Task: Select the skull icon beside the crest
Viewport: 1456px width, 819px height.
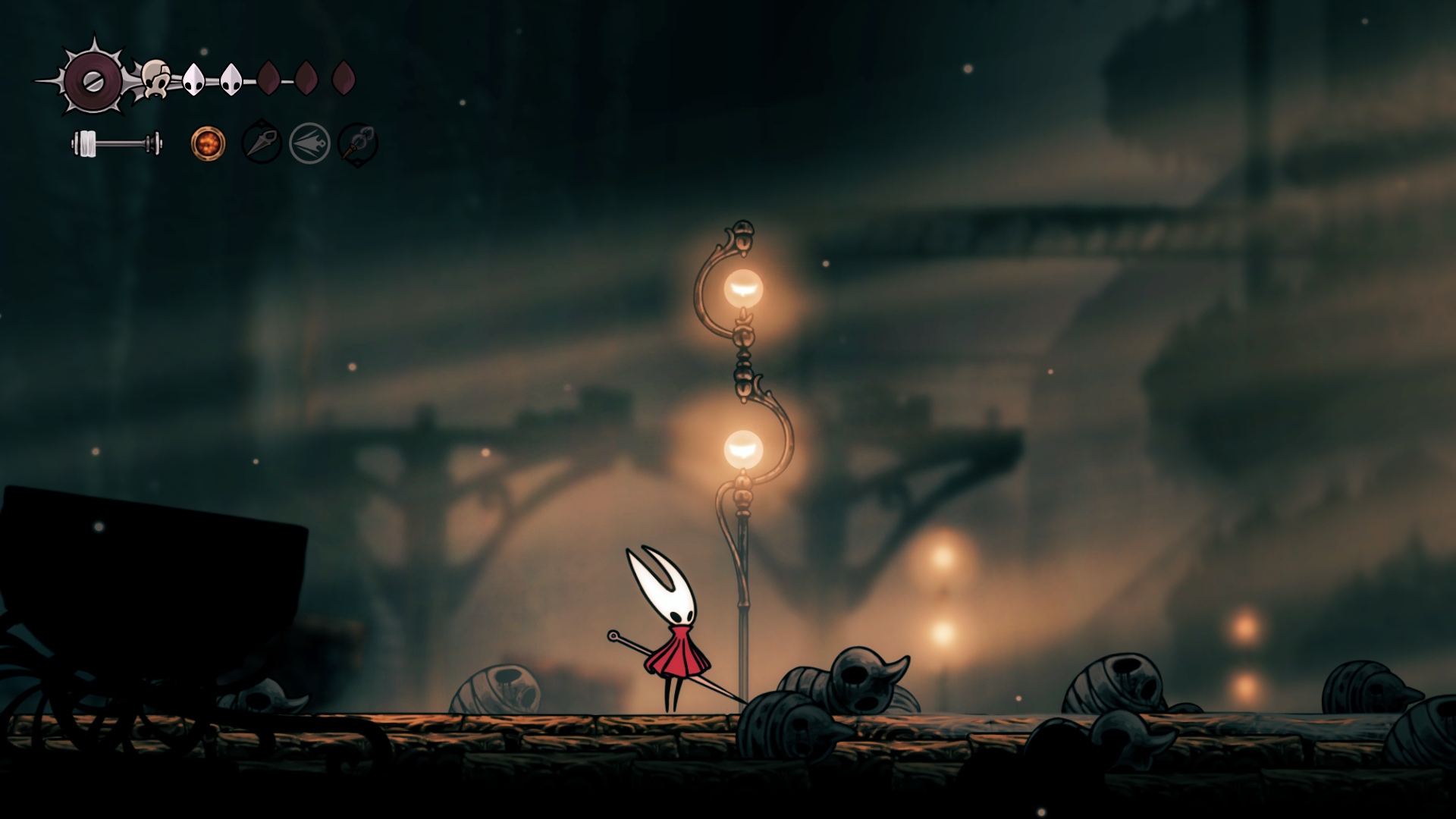Action: 155,79
